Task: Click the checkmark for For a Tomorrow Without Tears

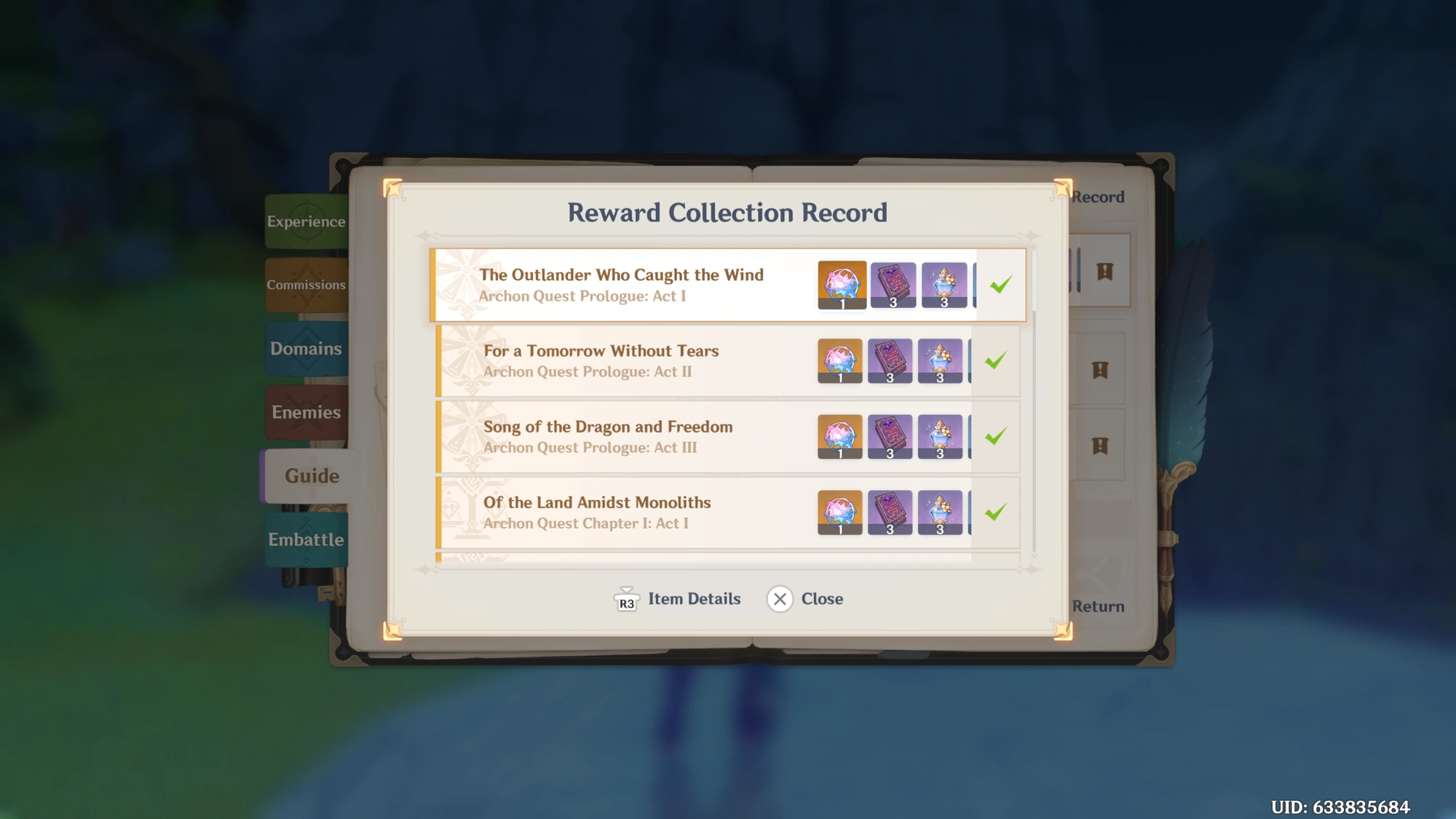Action: 996,361
